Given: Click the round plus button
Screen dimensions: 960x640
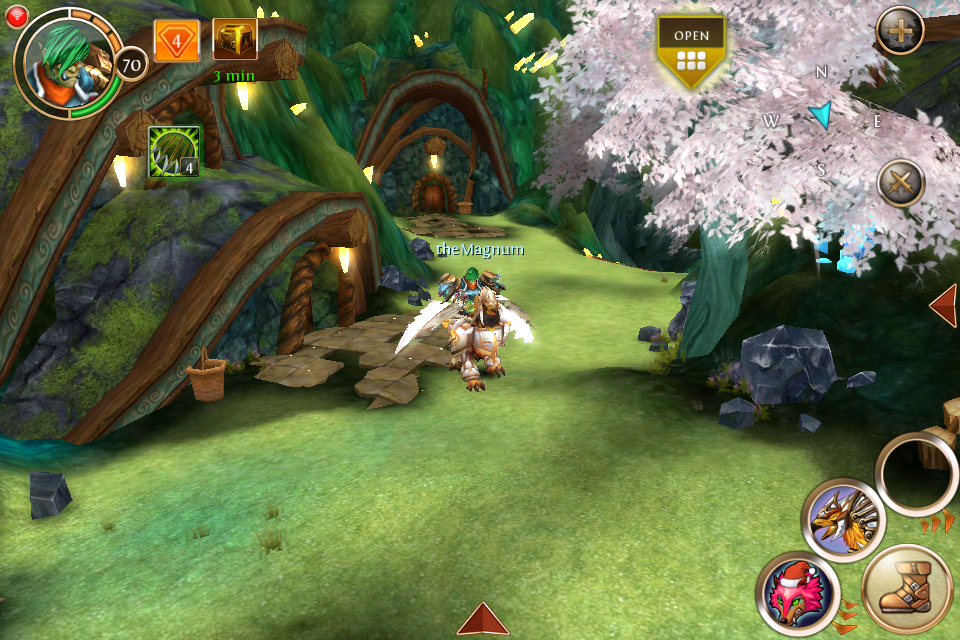Looking at the screenshot, I should point(900,33).
